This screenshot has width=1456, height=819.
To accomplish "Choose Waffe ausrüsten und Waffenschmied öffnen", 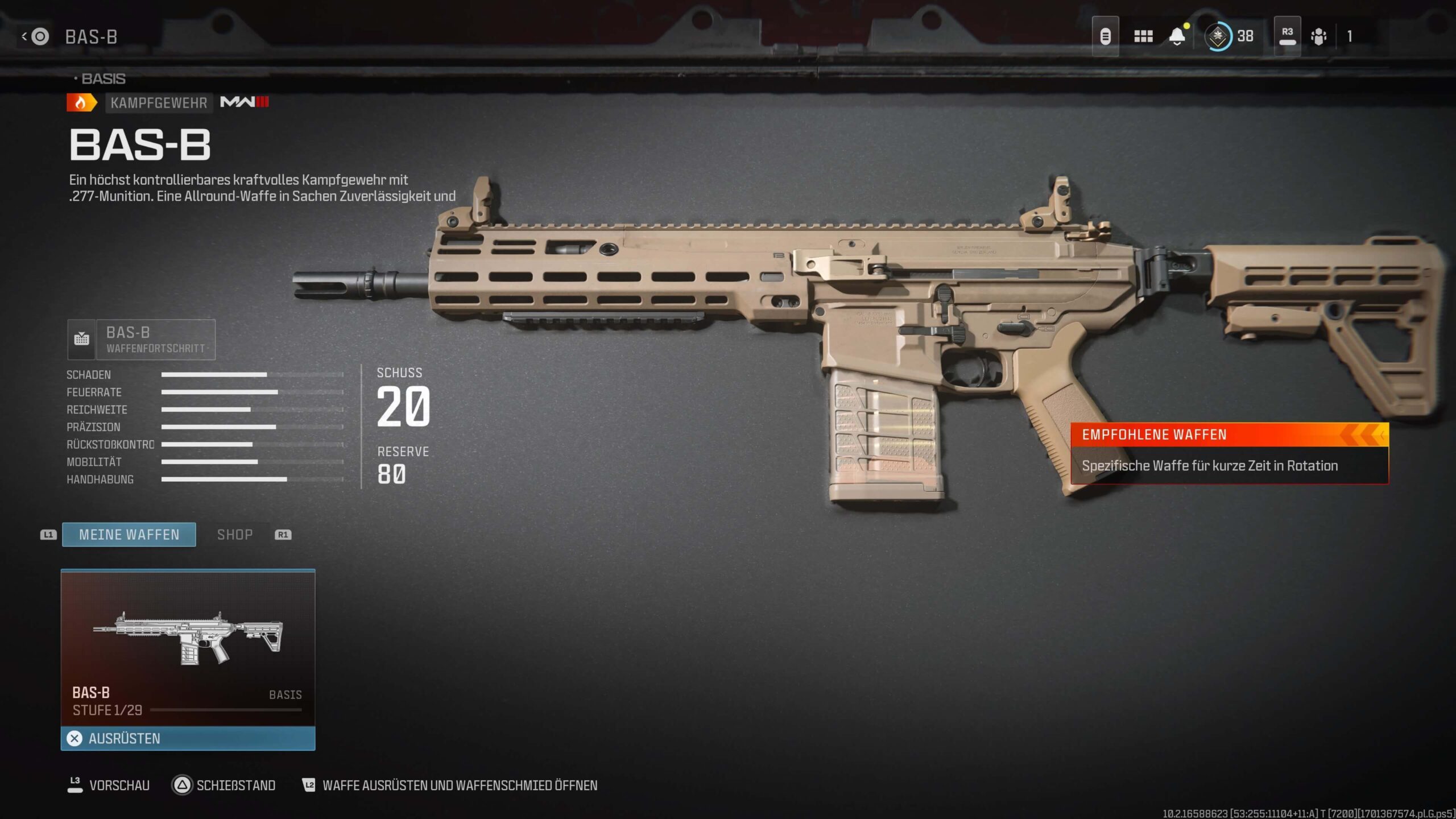I will click(450, 785).
